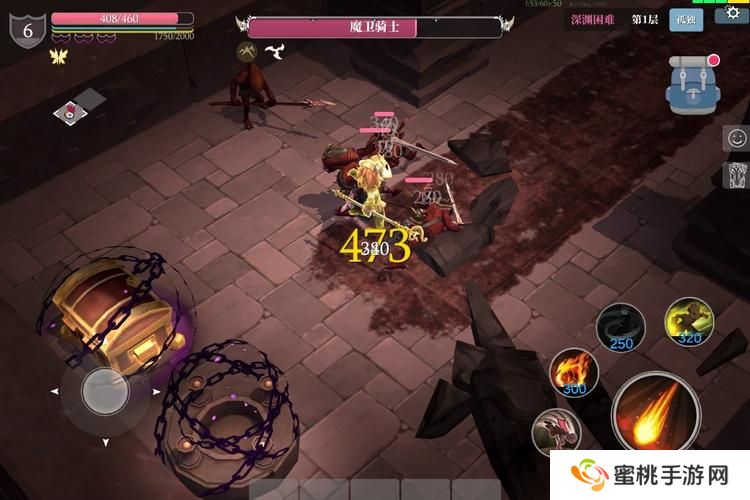Activate the flame skill costing 300

pyautogui.click(x=575, y=372)
